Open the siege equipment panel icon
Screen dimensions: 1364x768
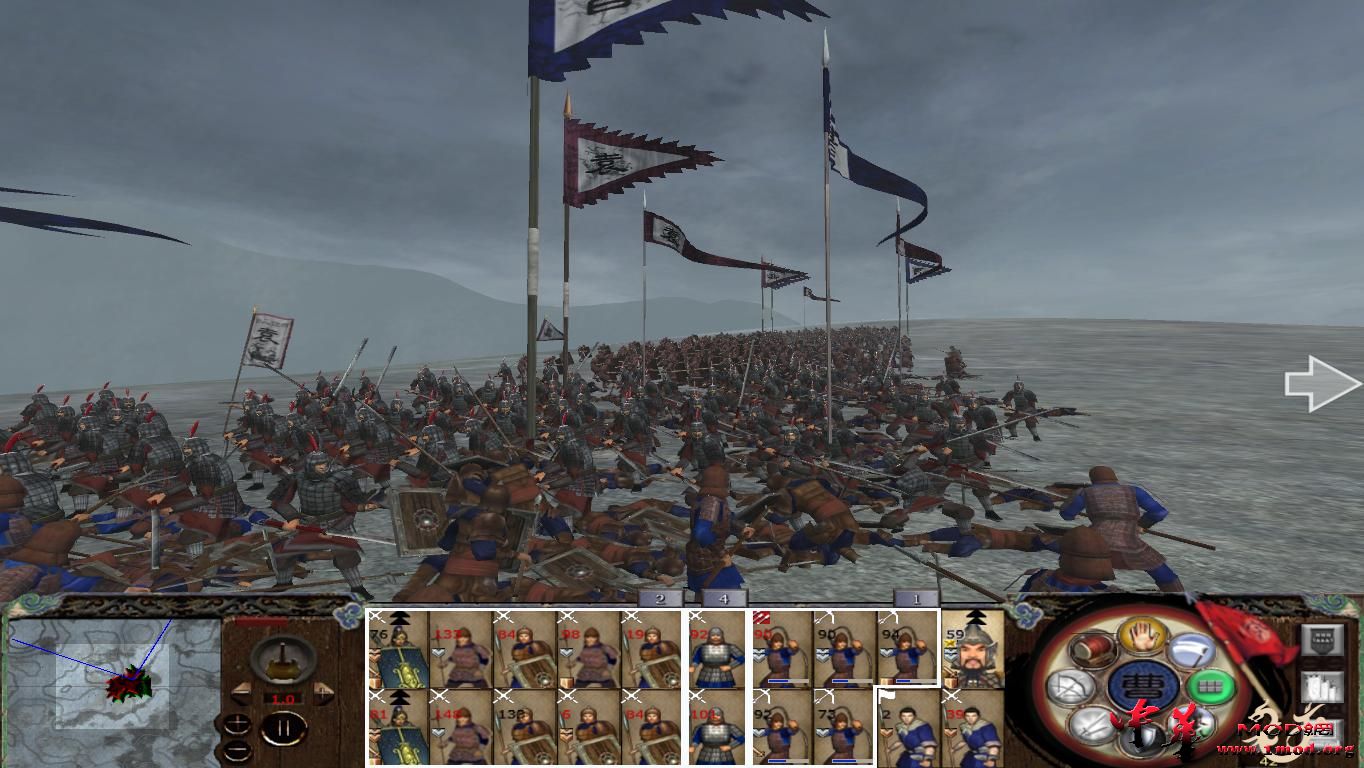coord(1322,688)
